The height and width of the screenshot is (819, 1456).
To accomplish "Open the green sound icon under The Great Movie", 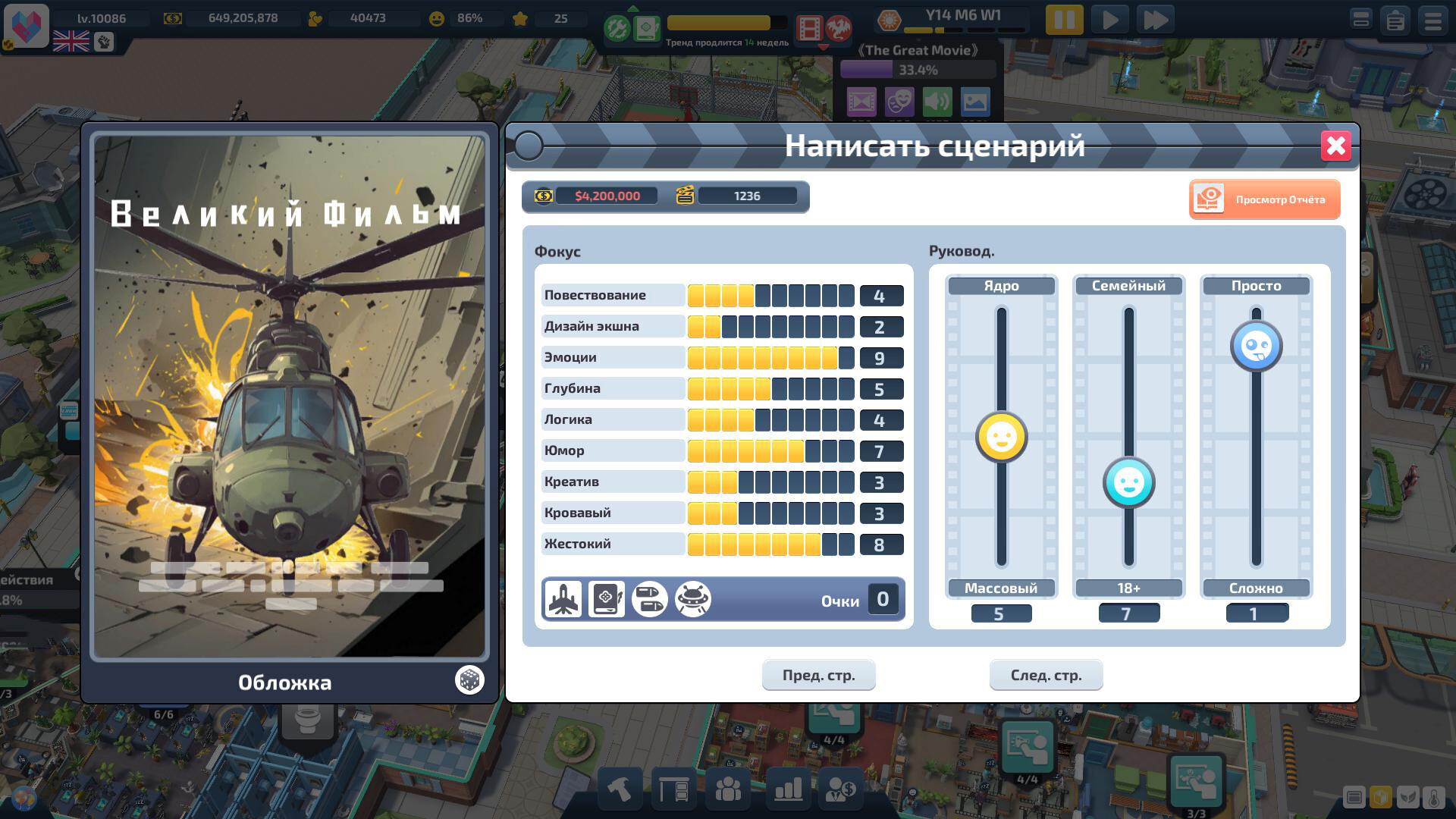I will point(937,102).
